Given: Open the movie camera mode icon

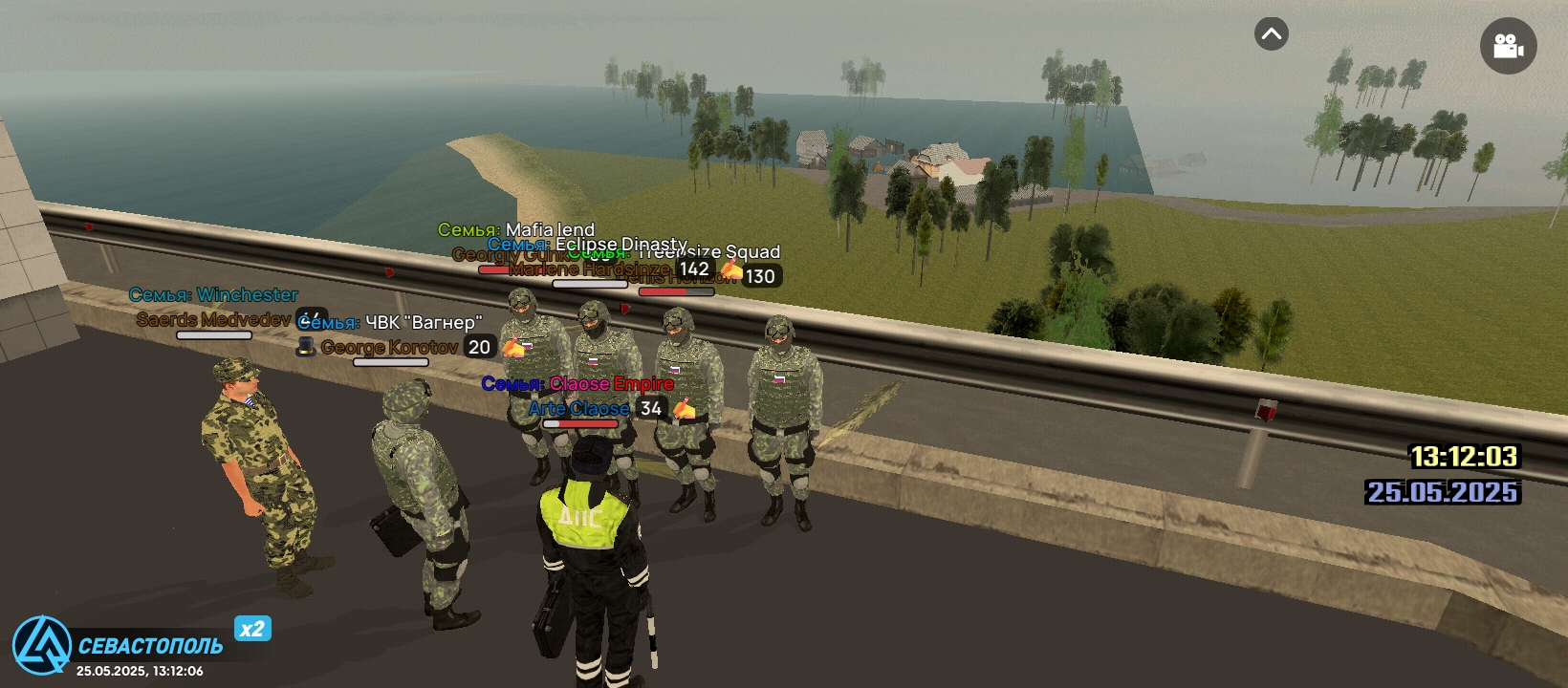Looking at the screenshot, I should (x=1508, y=46).
